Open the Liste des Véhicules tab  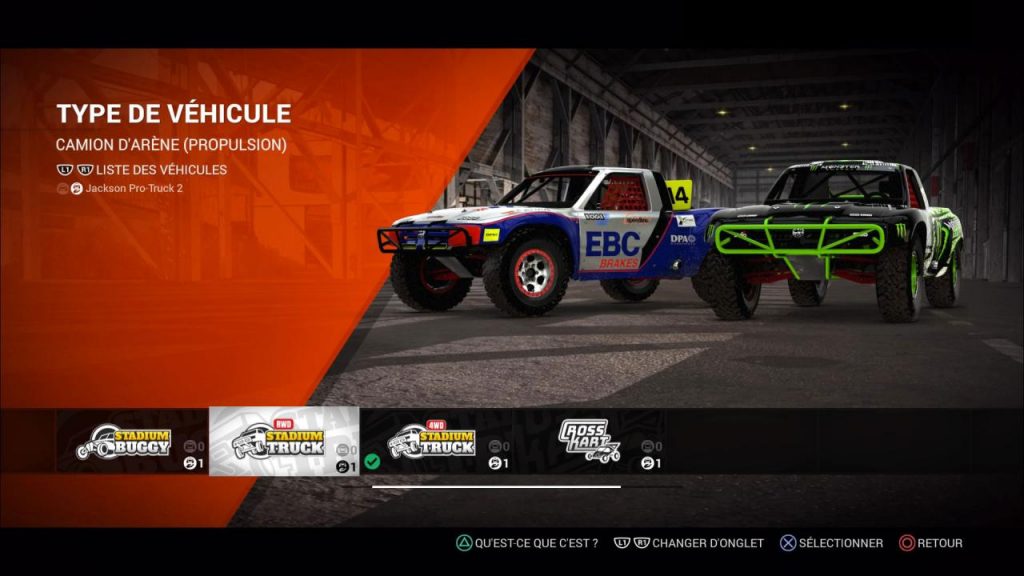[x=161, y=170]
